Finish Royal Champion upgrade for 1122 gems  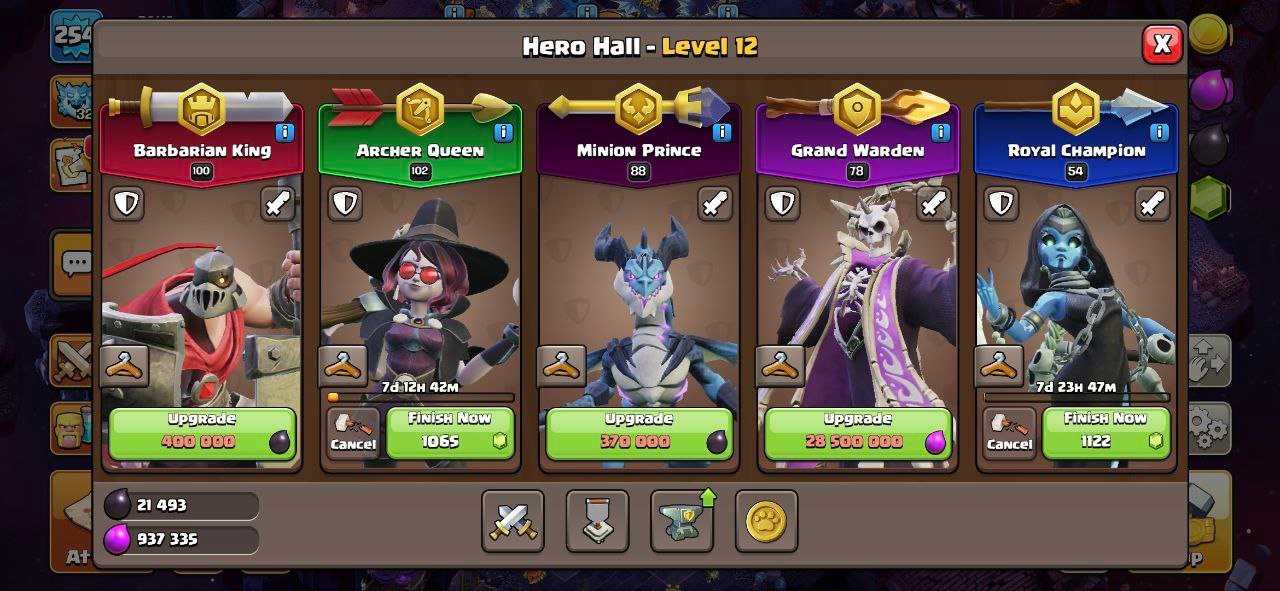(1105, 432)
